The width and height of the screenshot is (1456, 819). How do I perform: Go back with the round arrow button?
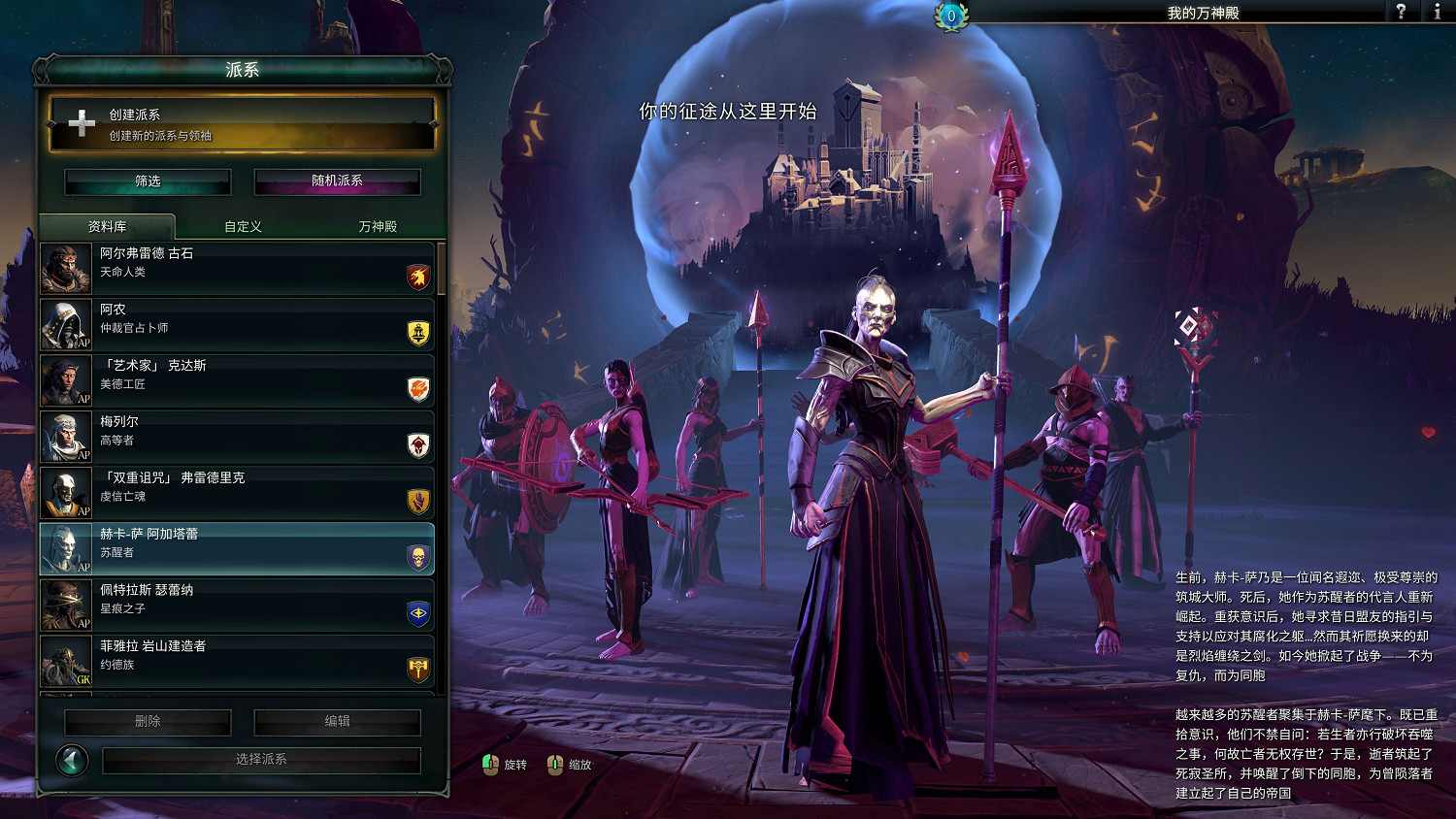(x=72, y=760)
